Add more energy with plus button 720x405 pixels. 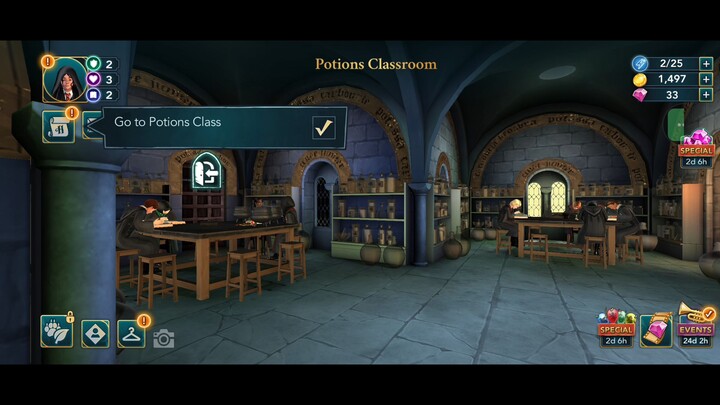(706, 63)
